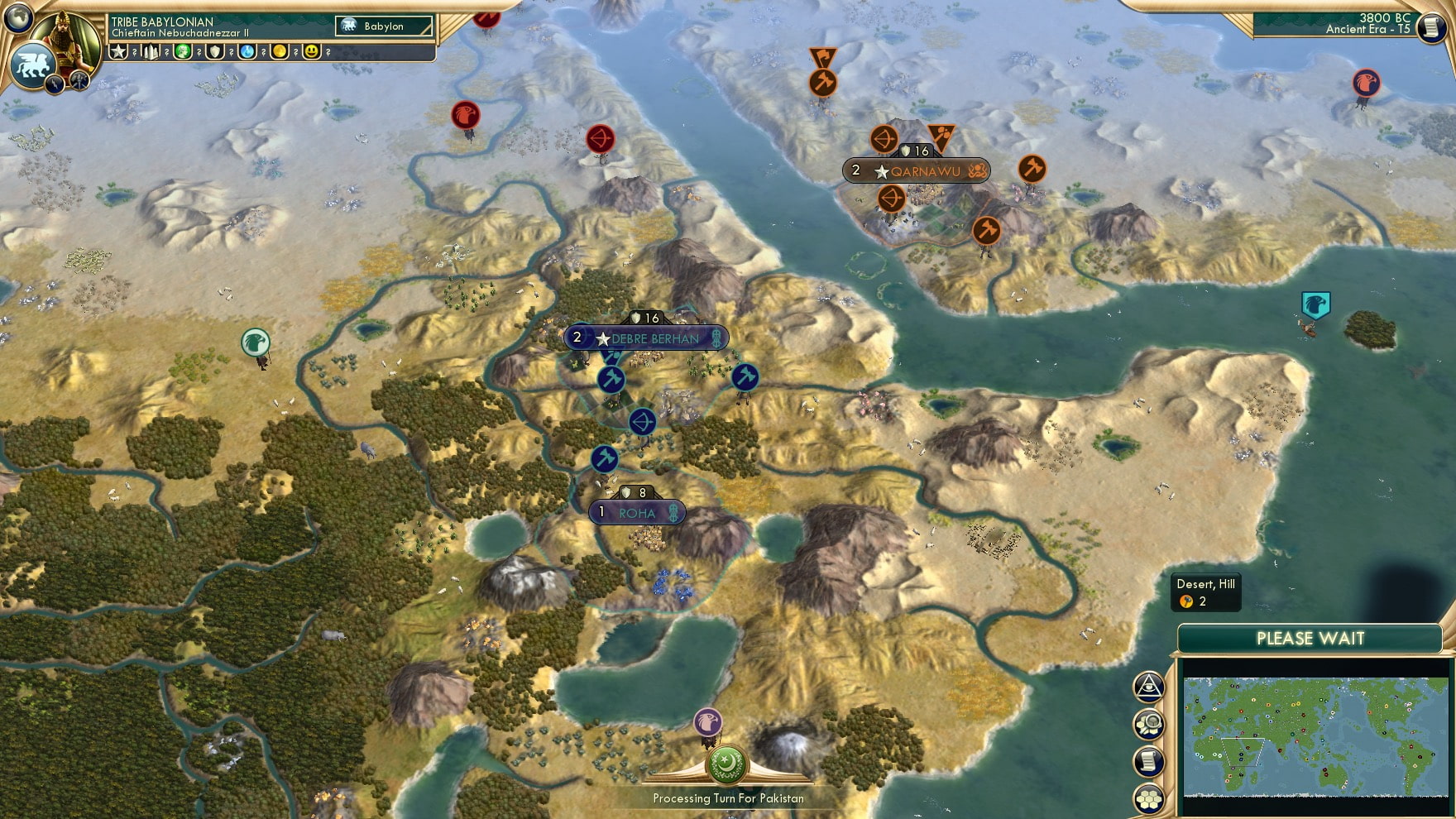Click the gold coin icon in the top bar
1456x819 pixels.
(279, 52)
